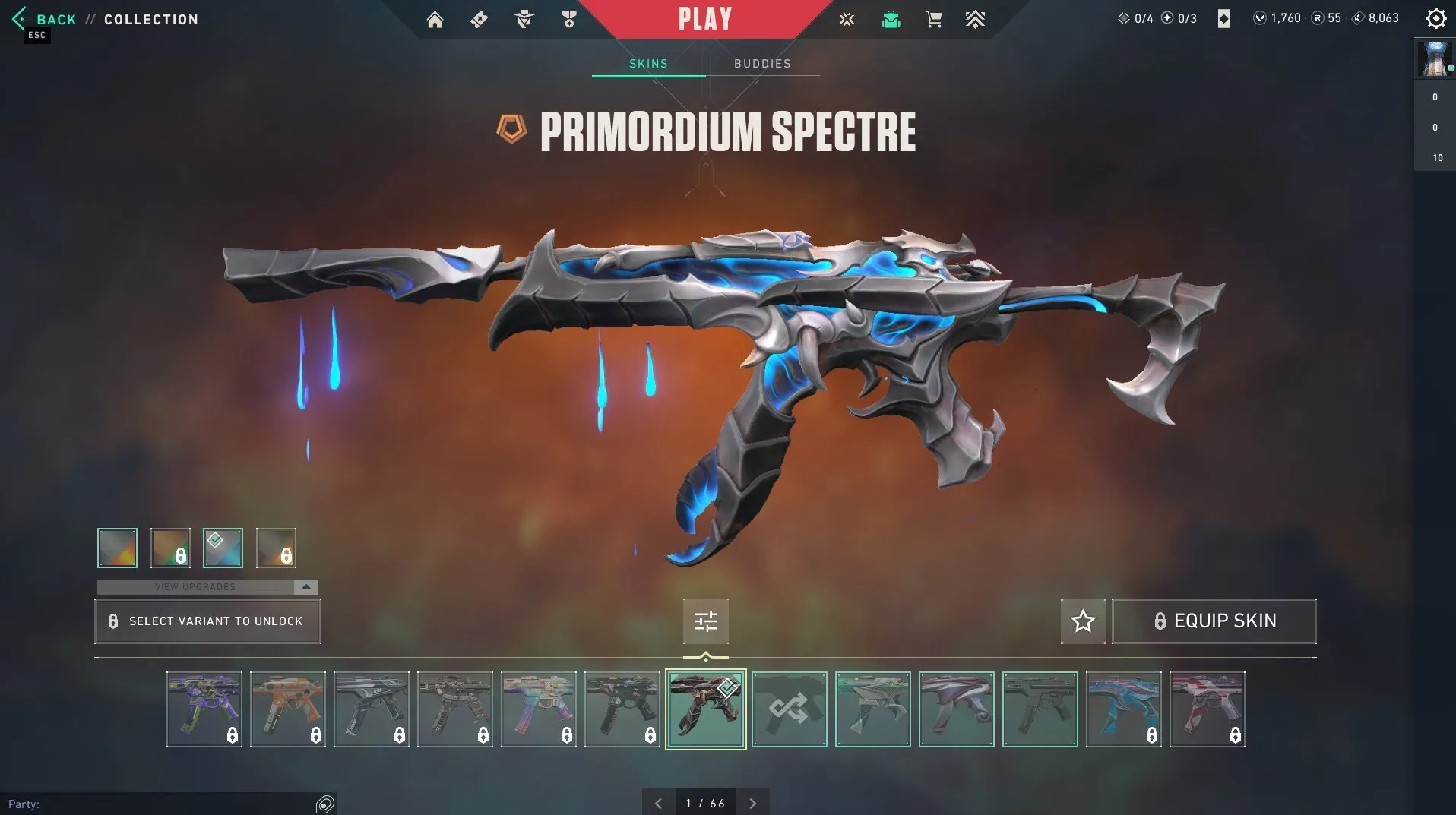Image resolution: width=1456 pixels, height=815 pixels.
Task: Click the PLAY button in the top bar
Action: tap(705, 19)
